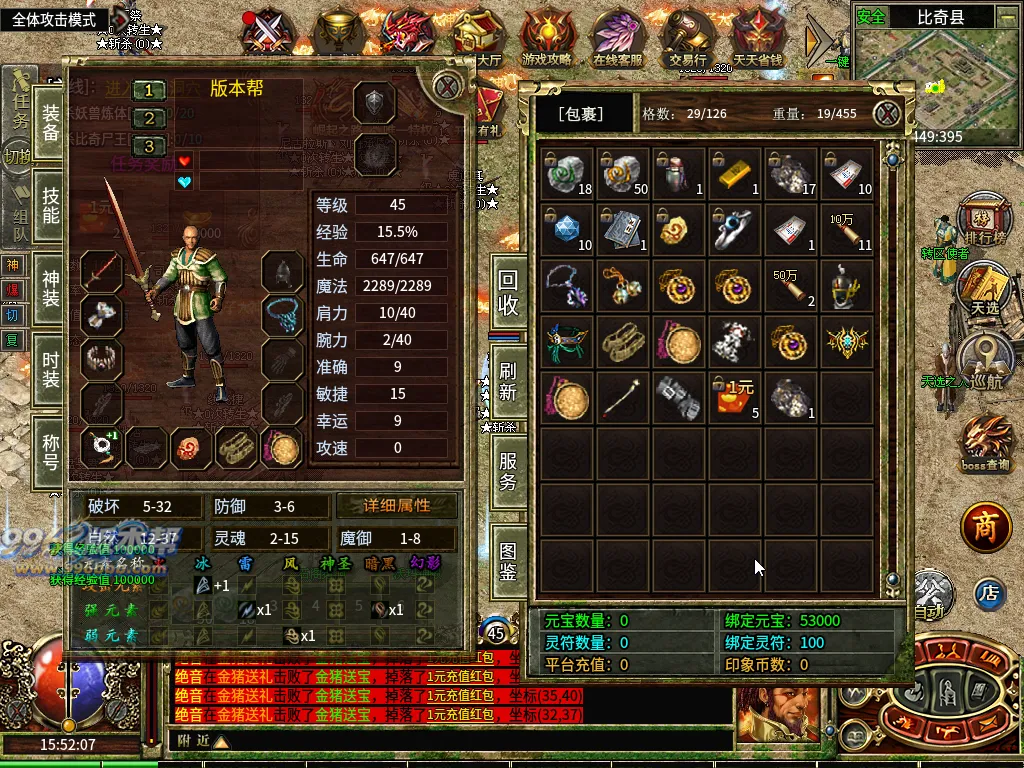Viewport: 1024px width, 768px height.
Task: Select the 1元 red packet item
Action: point(735,397)
